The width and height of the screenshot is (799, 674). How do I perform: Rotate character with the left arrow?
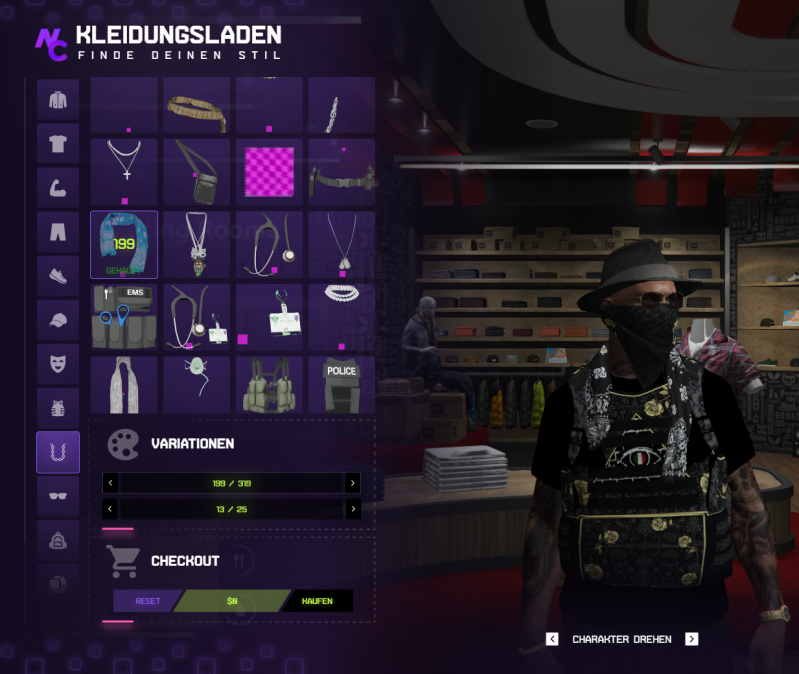tap(552, 639)
